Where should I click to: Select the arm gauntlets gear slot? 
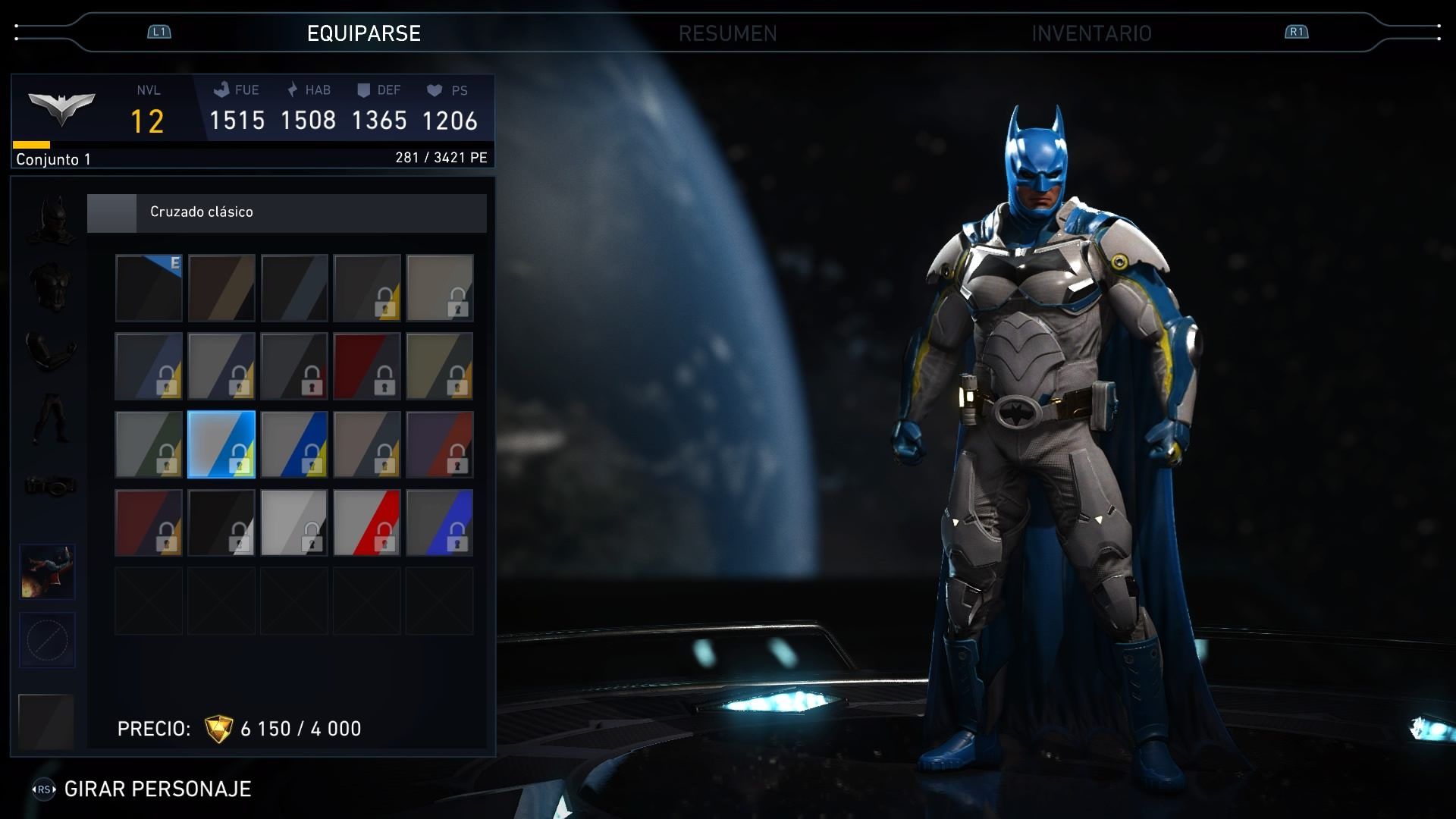tap(50, 349)
